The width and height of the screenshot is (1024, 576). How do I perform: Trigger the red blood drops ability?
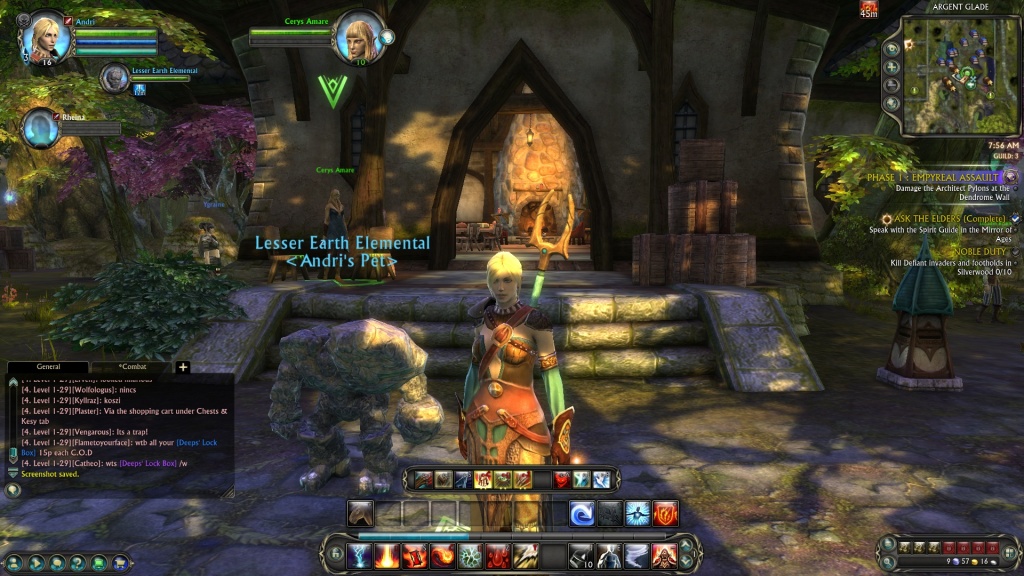(498, 555)
